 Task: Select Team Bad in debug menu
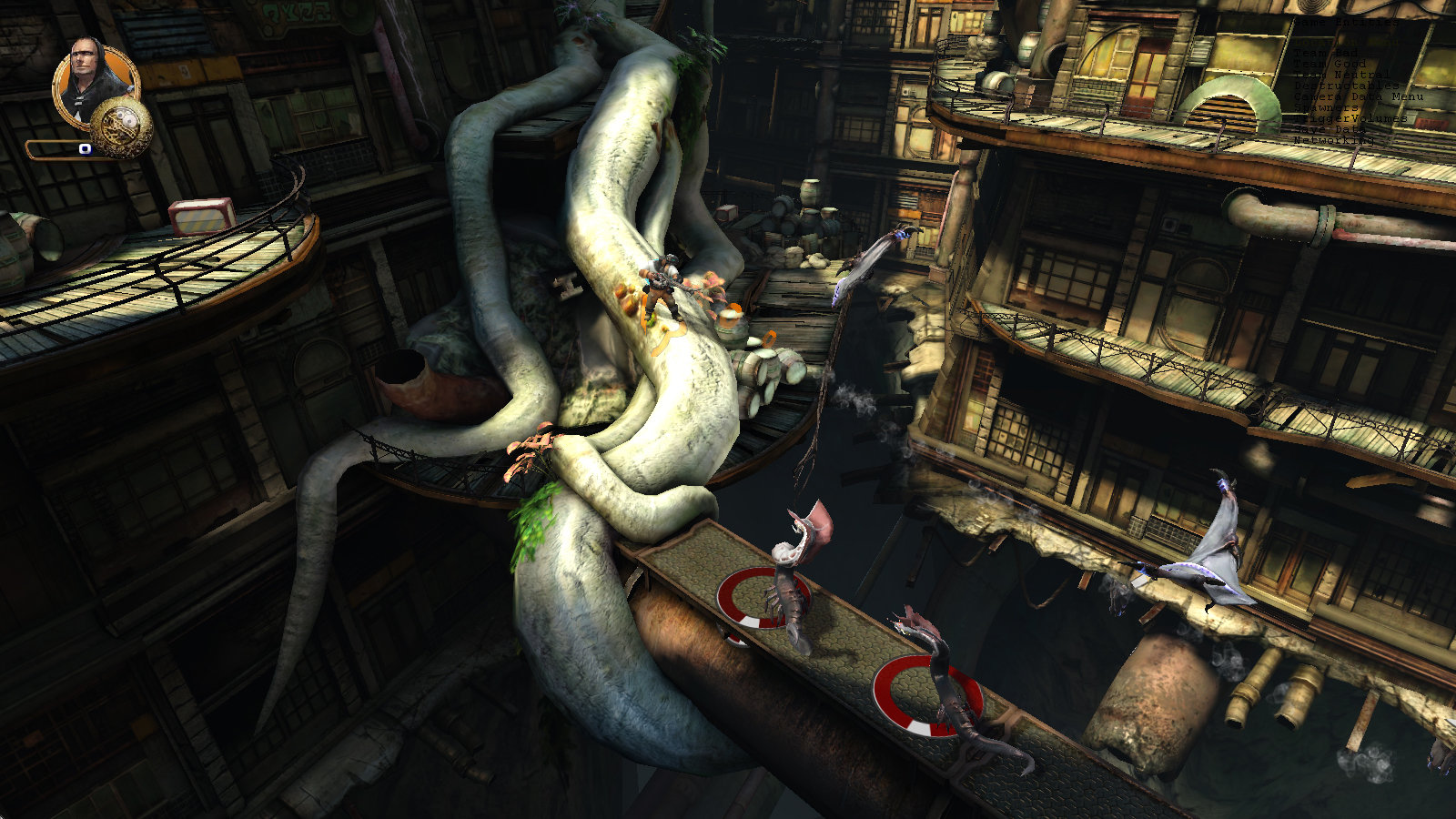1328,53
